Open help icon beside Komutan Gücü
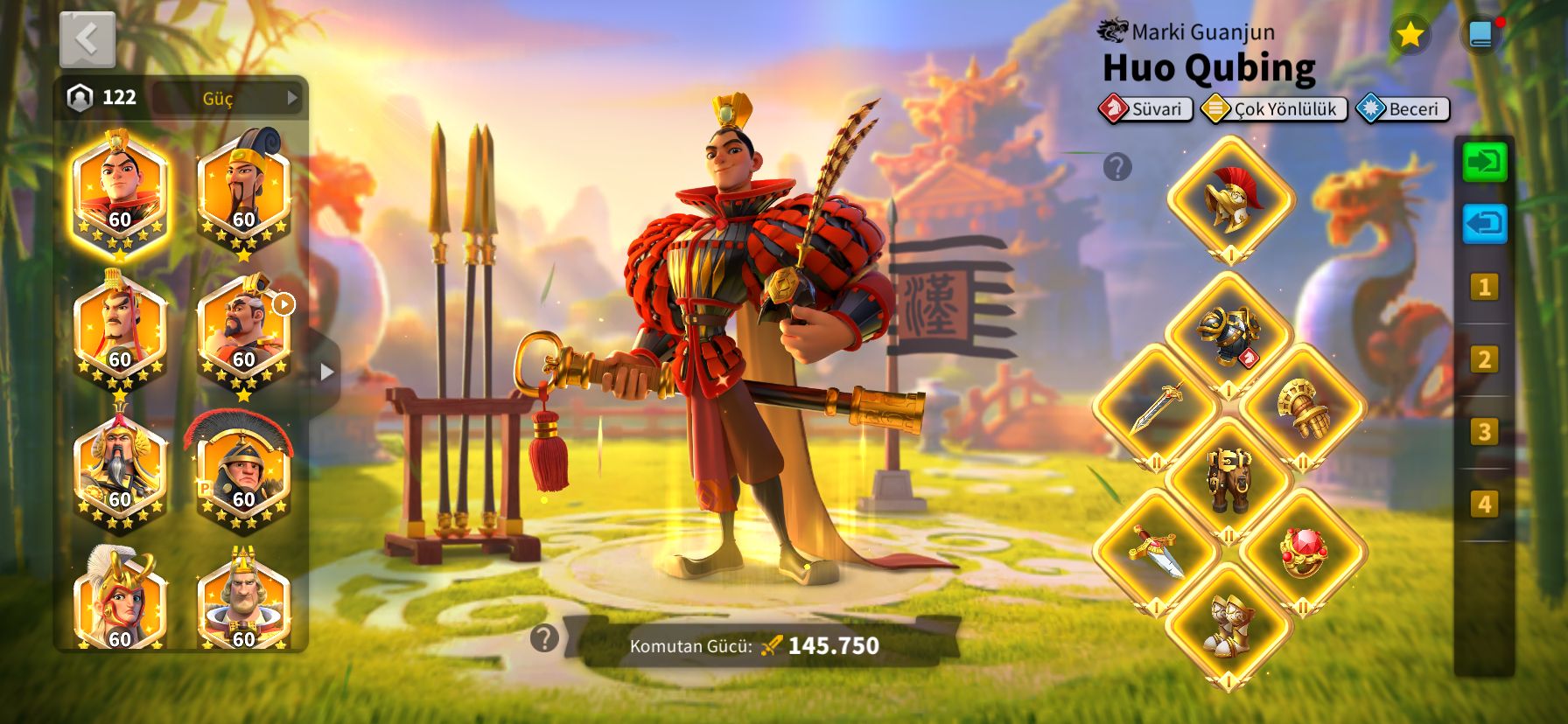 (544, 638)
